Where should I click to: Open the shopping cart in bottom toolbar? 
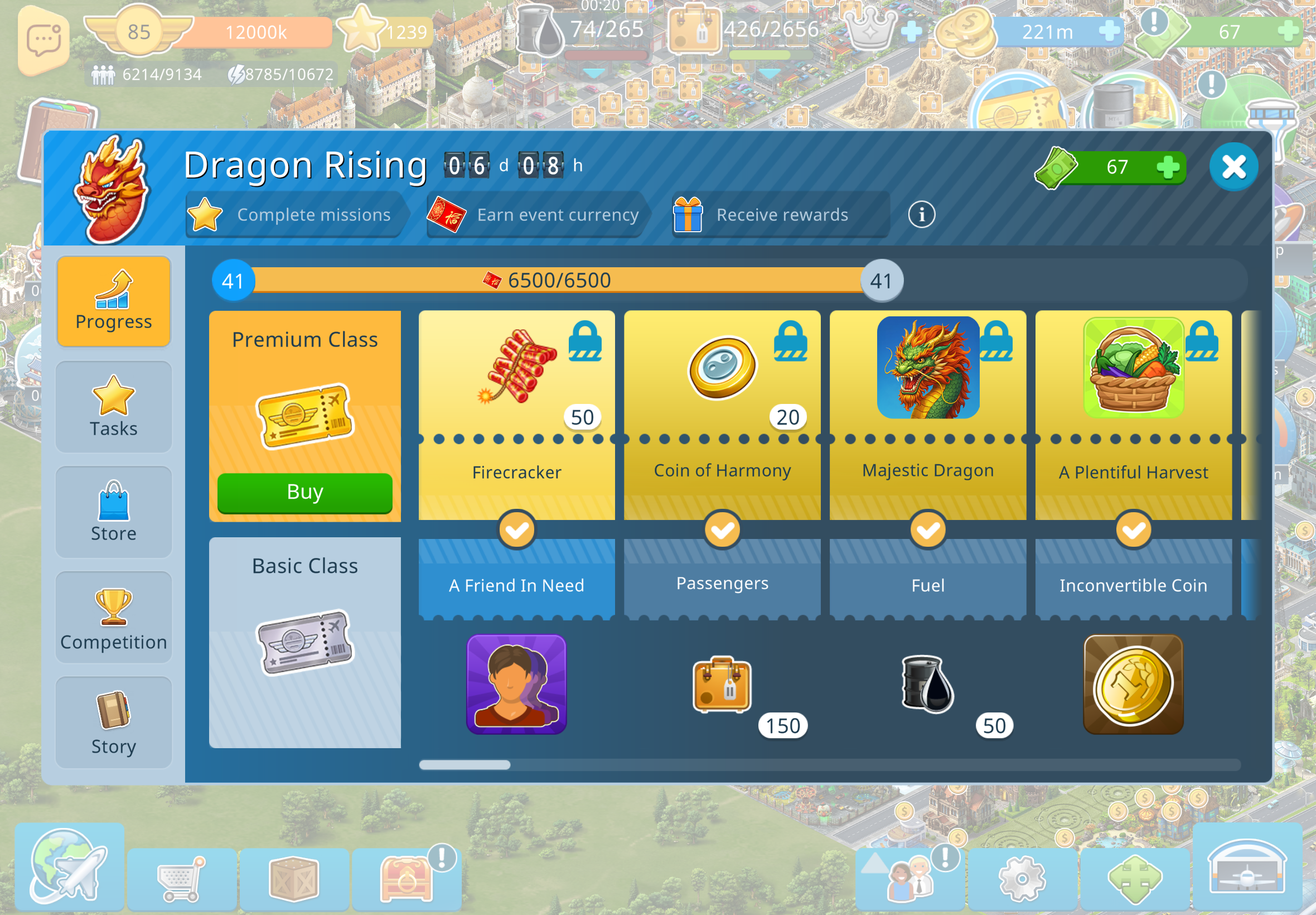[x=181, y=878]
